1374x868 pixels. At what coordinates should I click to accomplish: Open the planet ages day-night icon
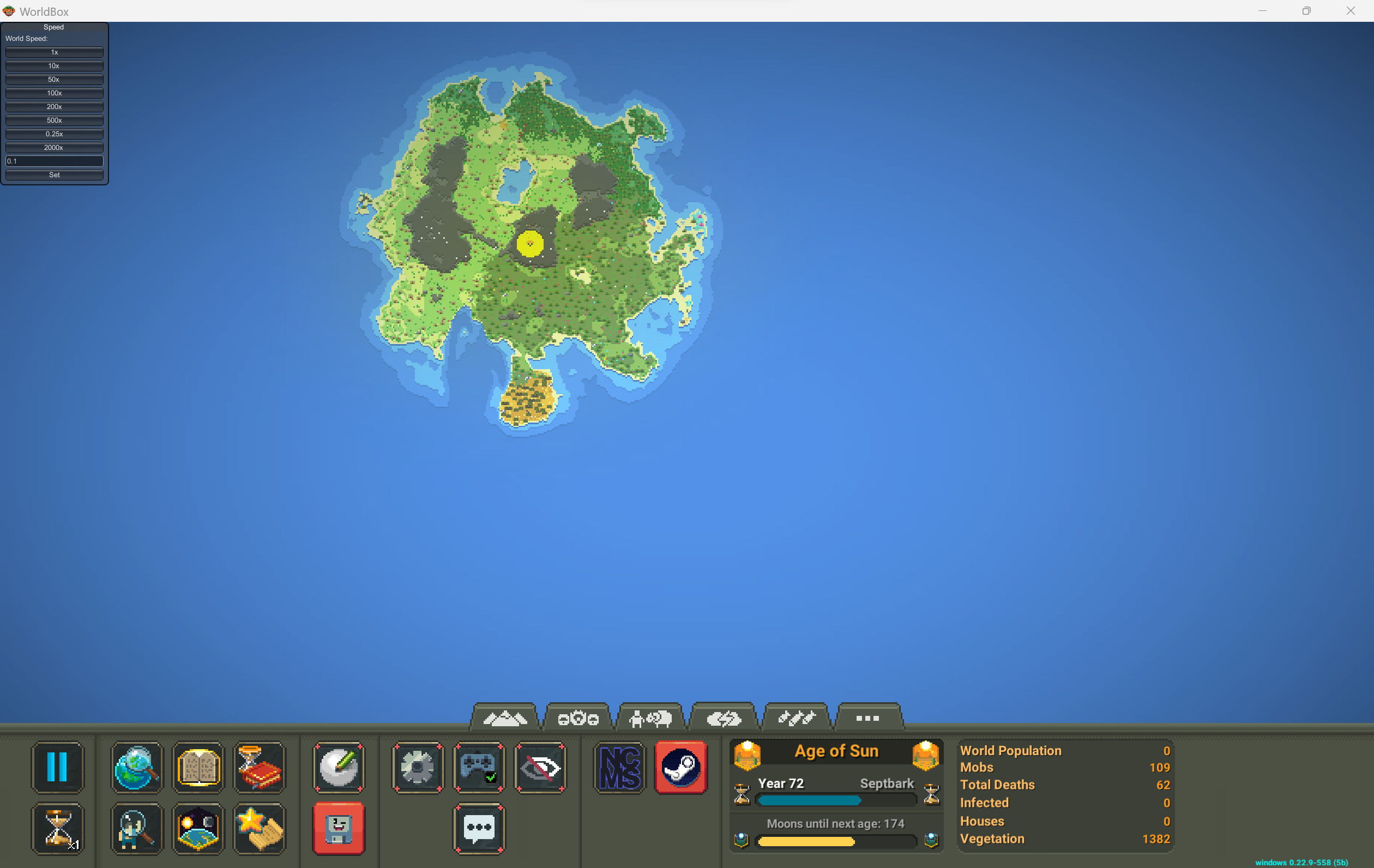198,829
